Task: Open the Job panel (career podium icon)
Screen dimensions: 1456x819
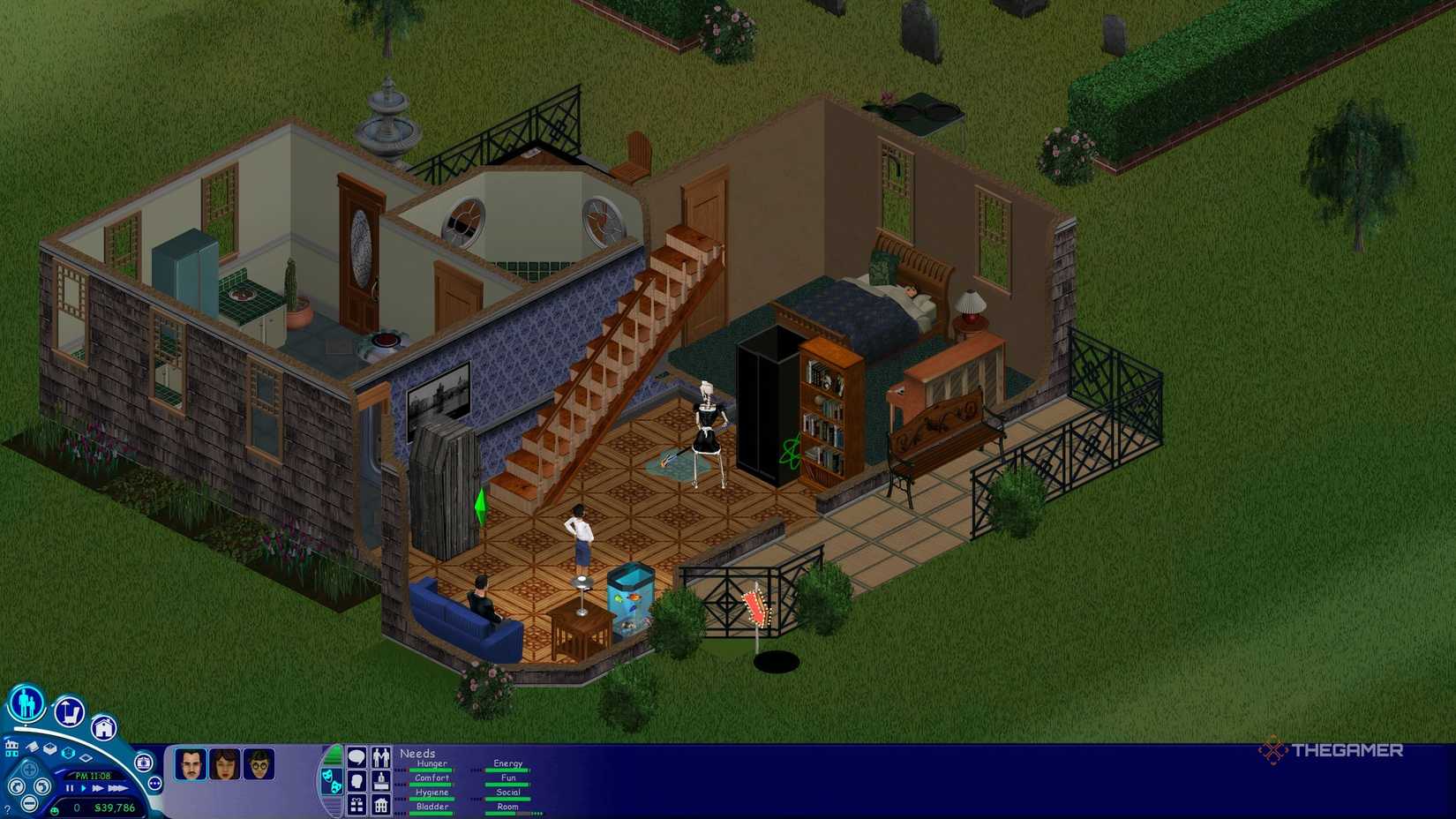Action: [x=381, y=781]
